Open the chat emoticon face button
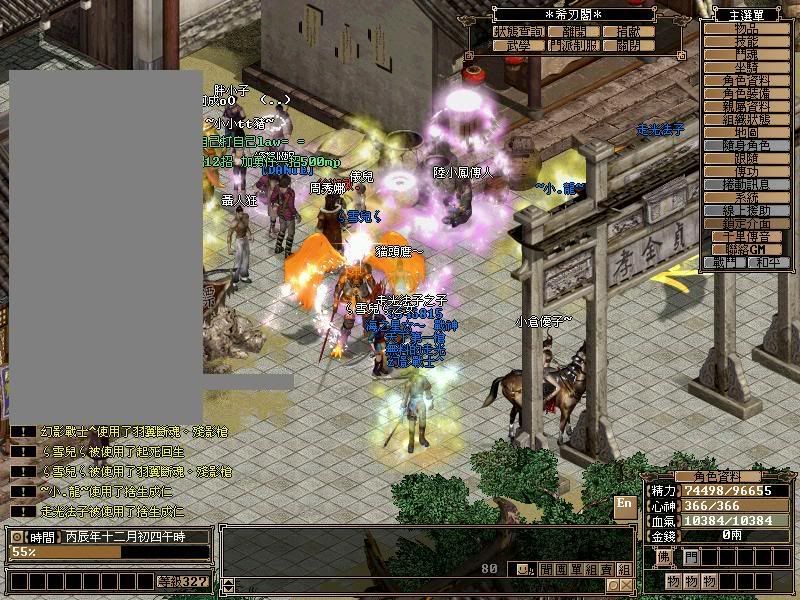Image resolution: width=800 pixels, height=600 pixels. [x=523, y=569]
